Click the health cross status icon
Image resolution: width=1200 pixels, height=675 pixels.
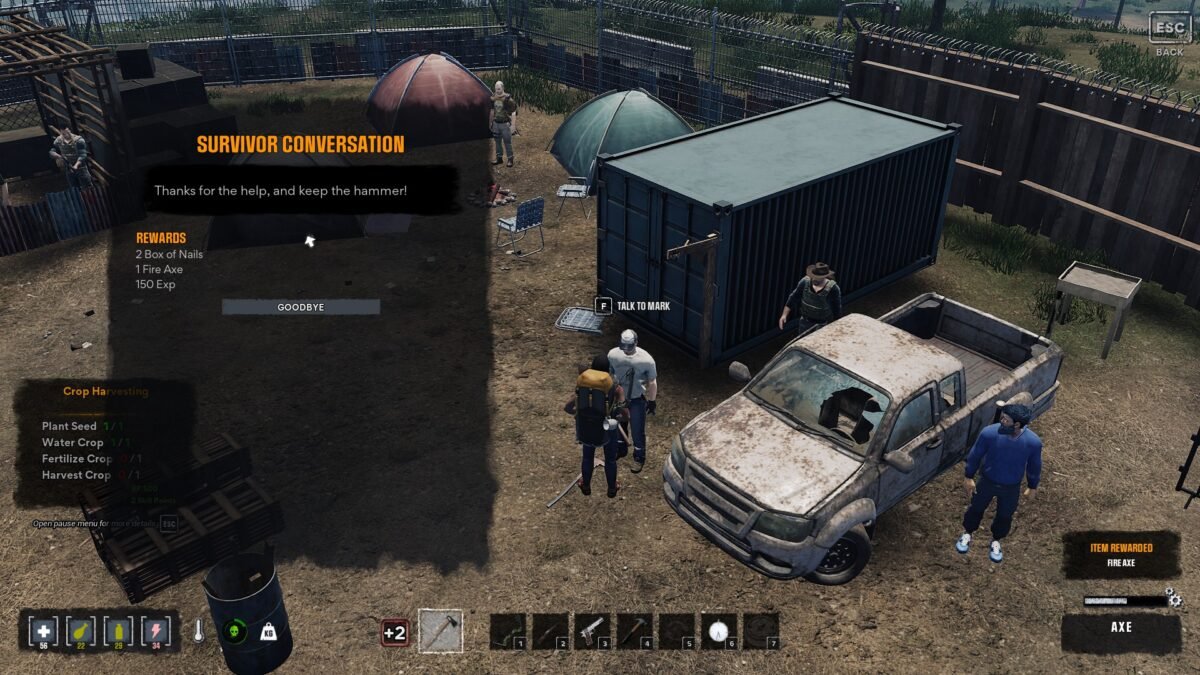[43, 631]
